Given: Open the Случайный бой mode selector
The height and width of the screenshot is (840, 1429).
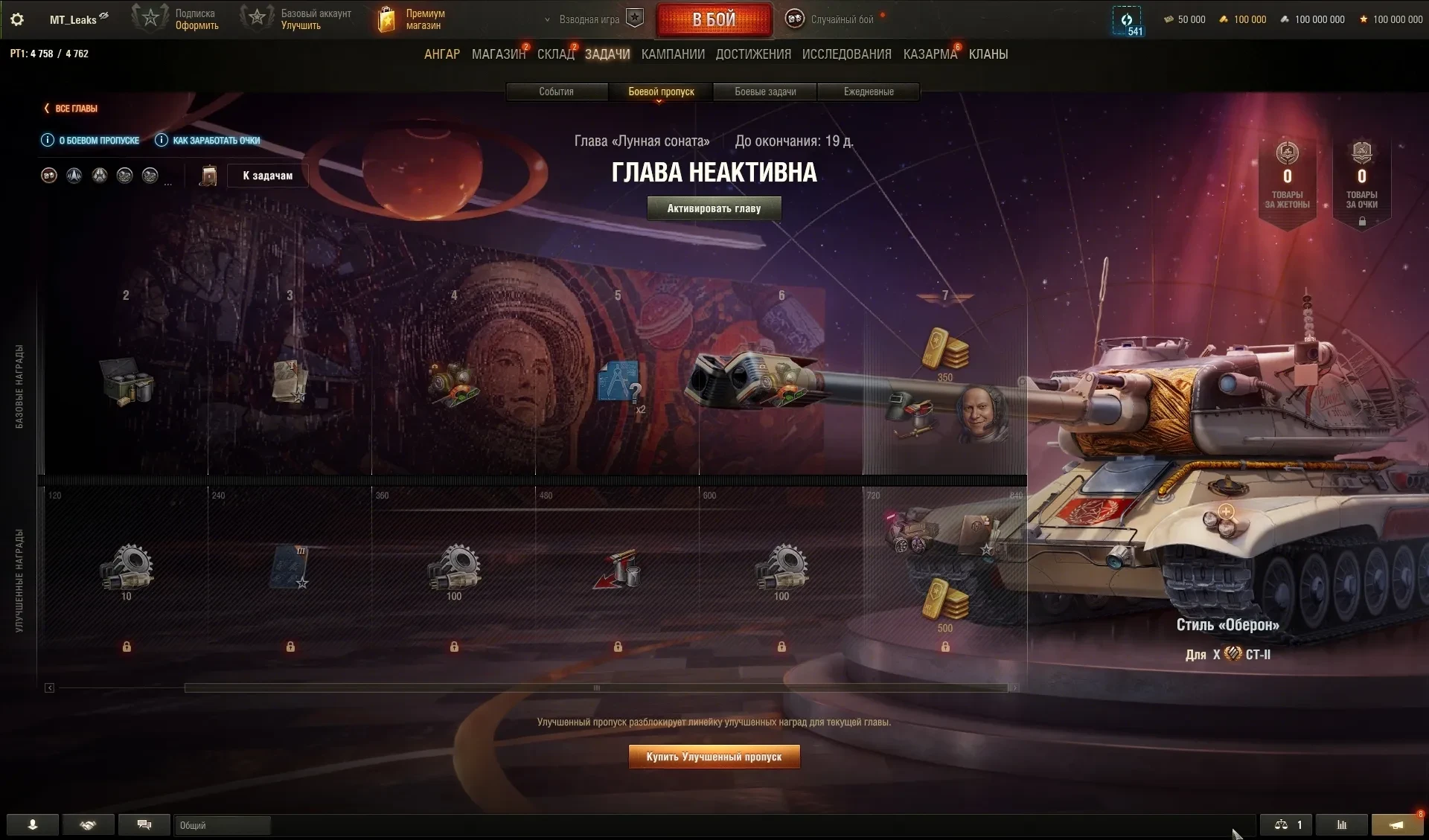Looking at the screenshot, I should pos(834,19).
